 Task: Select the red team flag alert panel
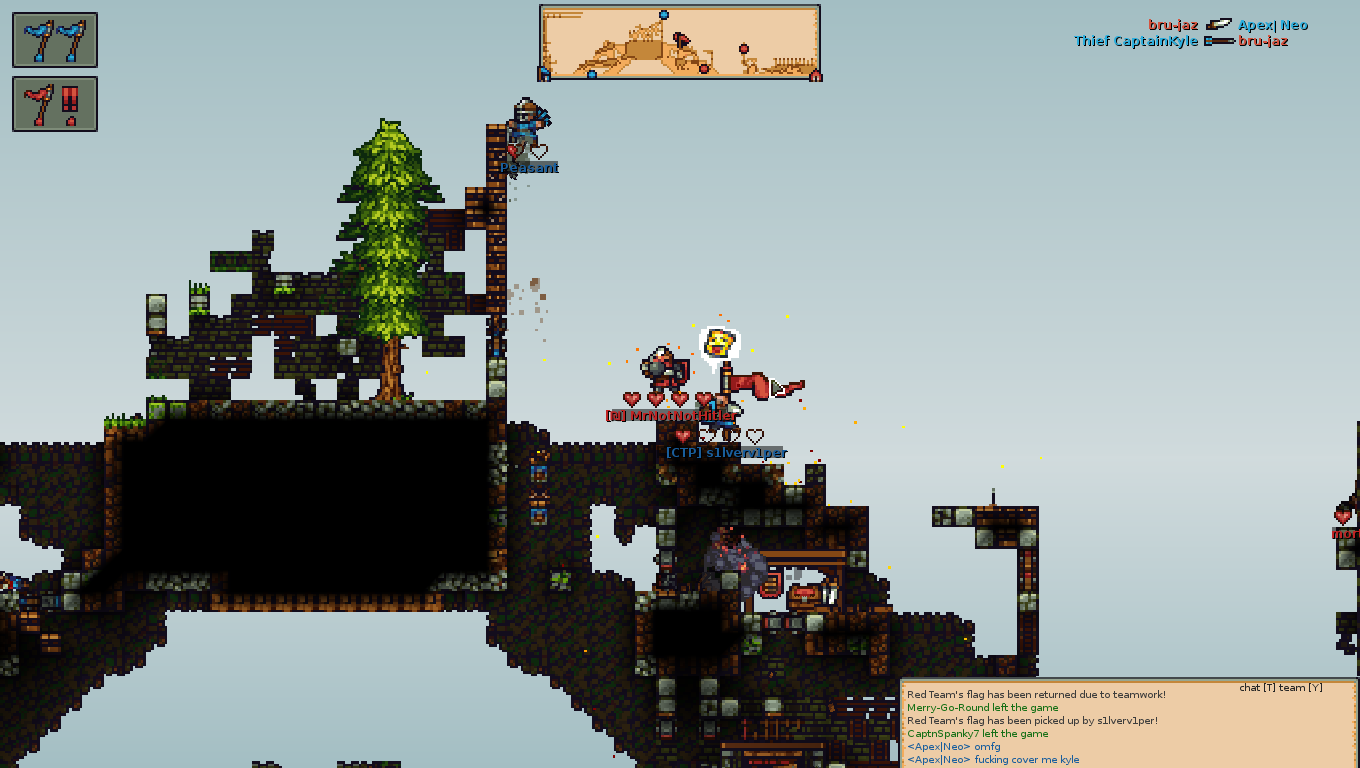point(55,104)
